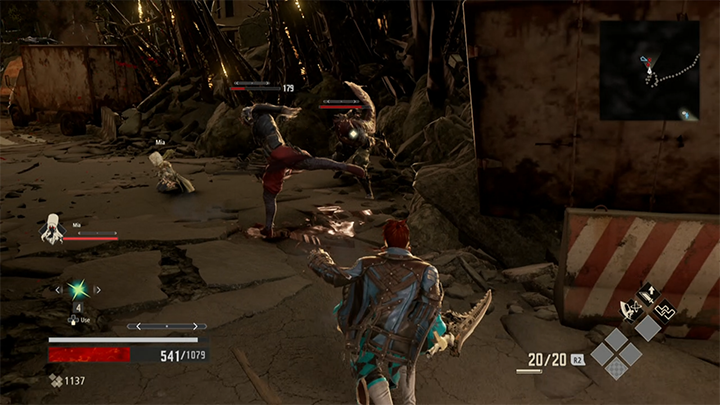Viewport: 720px width, 405px height.
Task: Use the green star quick item
Action: pos(77,290)
